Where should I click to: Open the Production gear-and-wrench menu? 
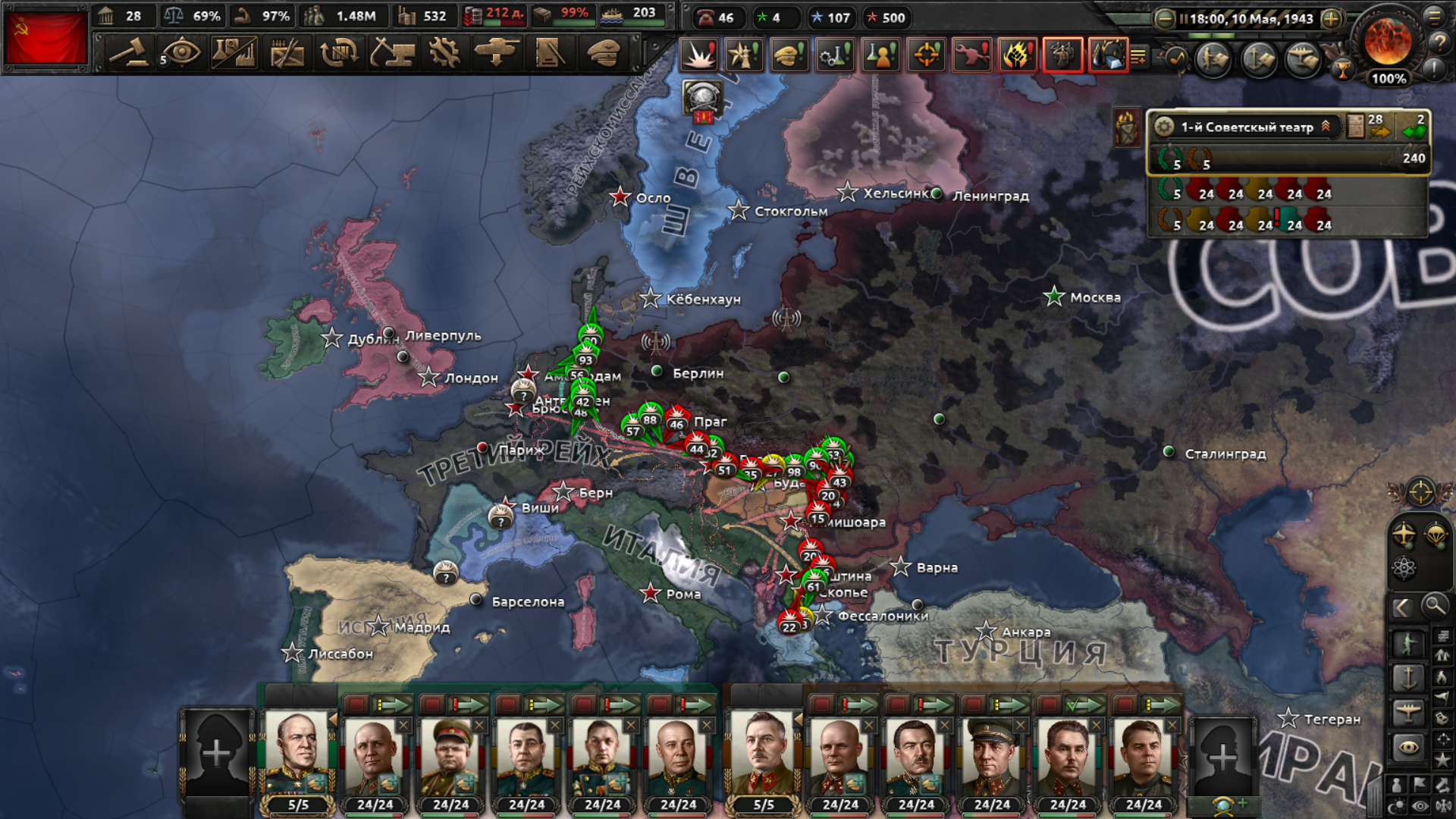[444, 53]
